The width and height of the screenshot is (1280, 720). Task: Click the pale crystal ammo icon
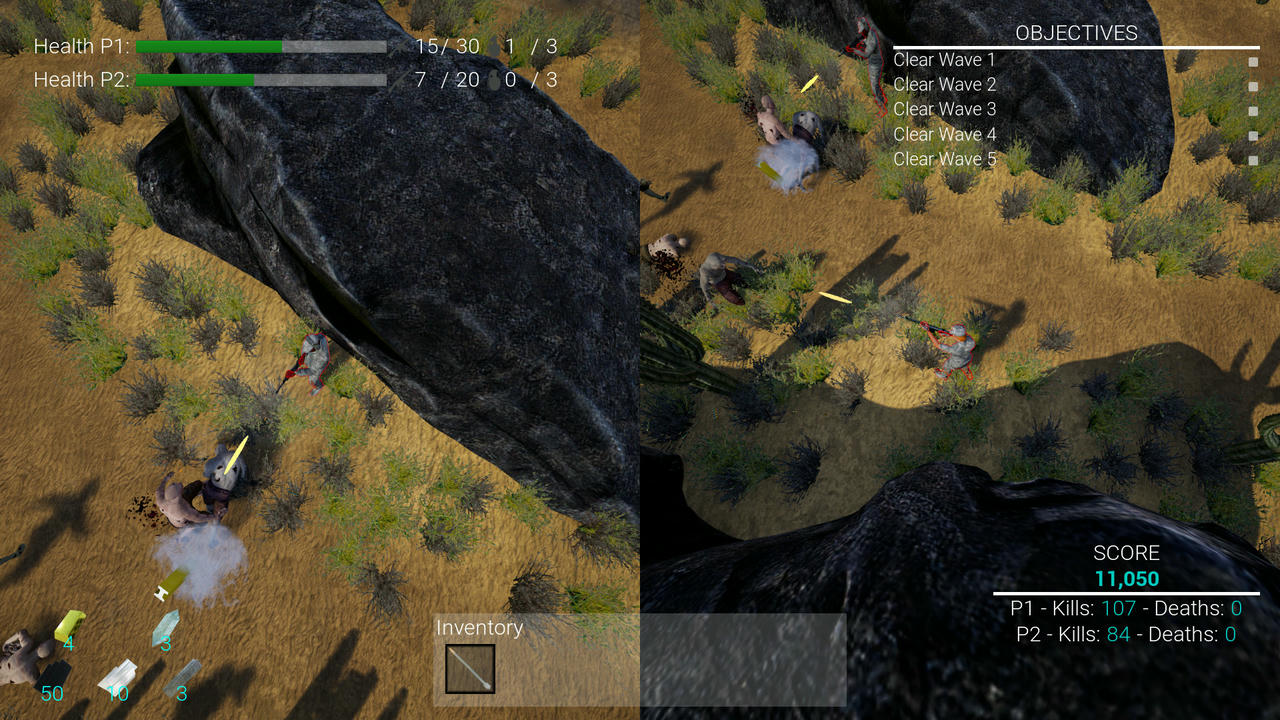tap(165, 626)
